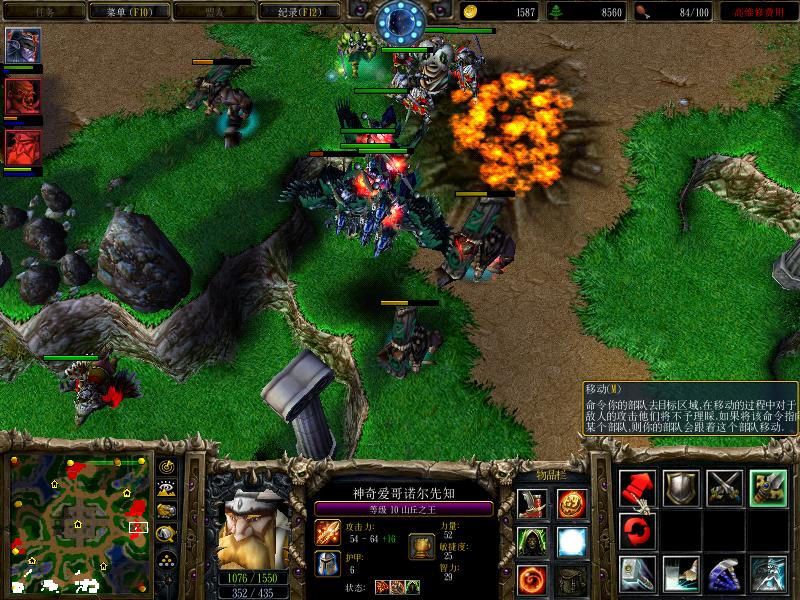This screenshot has height=600, width=800.
Task: Toggle minimap terrain display eye button
Action: coord(167,489)
